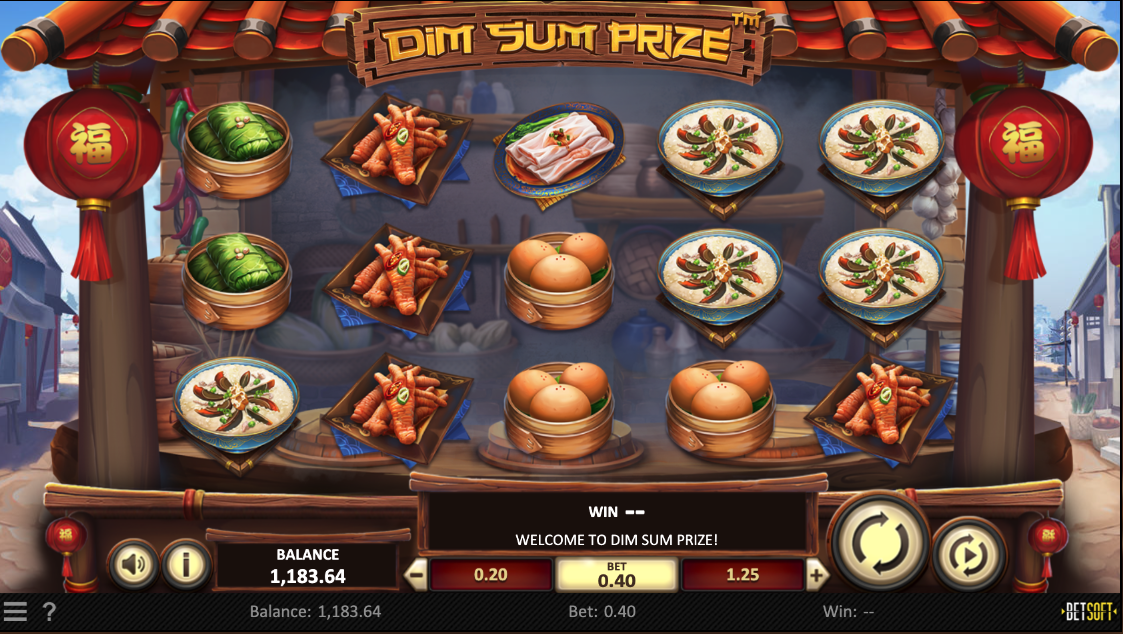Open the hamburger menu in the bottom bar
The height and width of the screenshot is (634, 1123).
15,611
